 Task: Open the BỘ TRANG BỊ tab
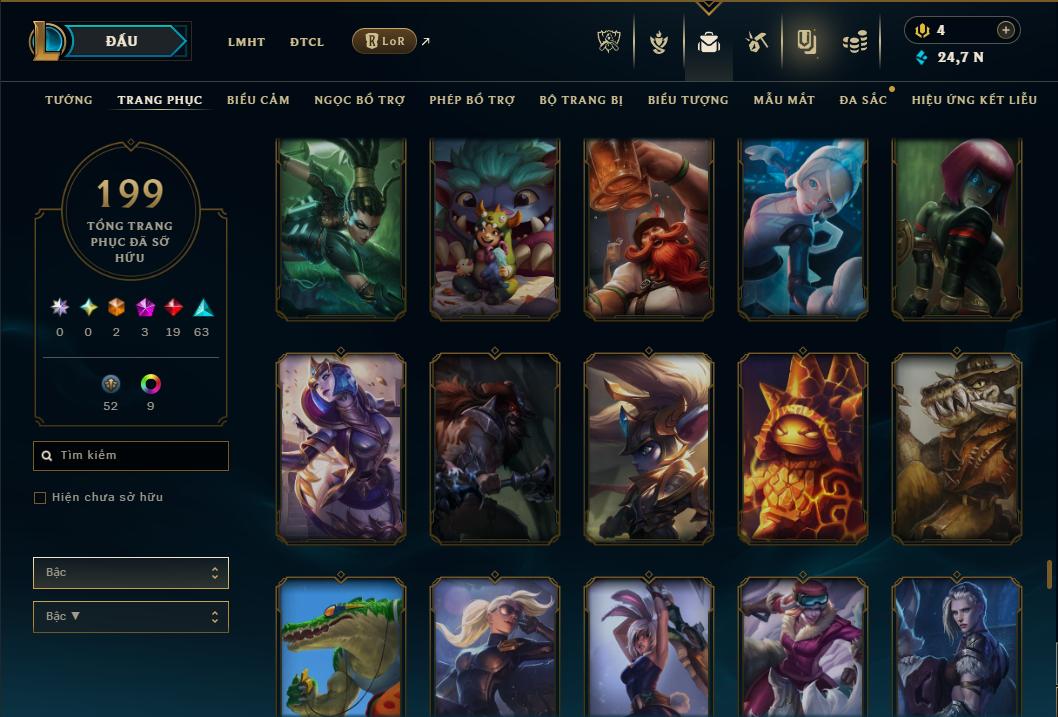click(x=581, y=100)
